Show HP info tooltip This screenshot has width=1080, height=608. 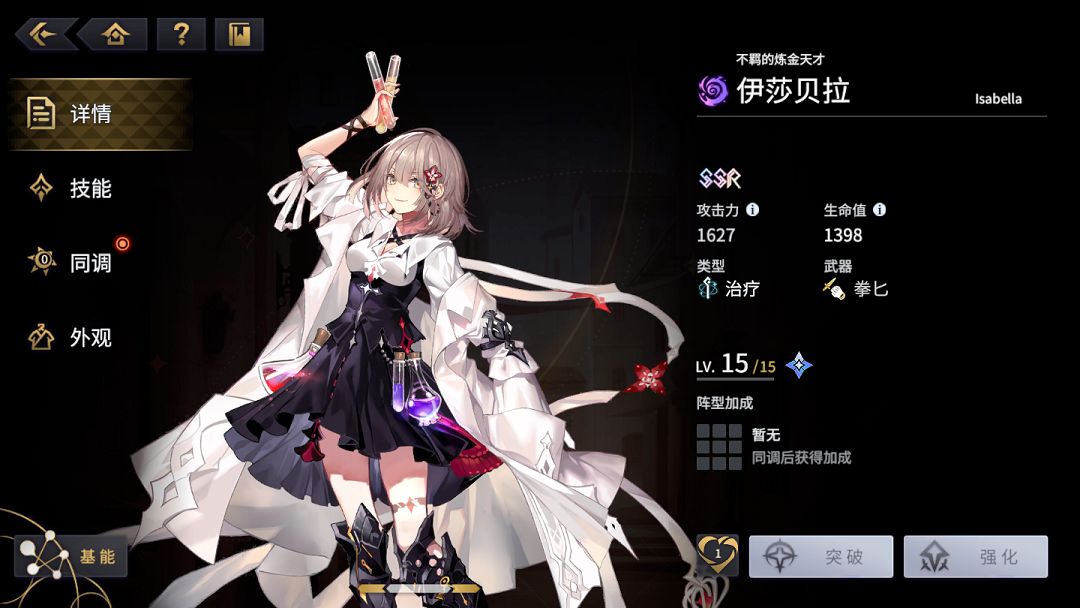(x=880, y=210)
